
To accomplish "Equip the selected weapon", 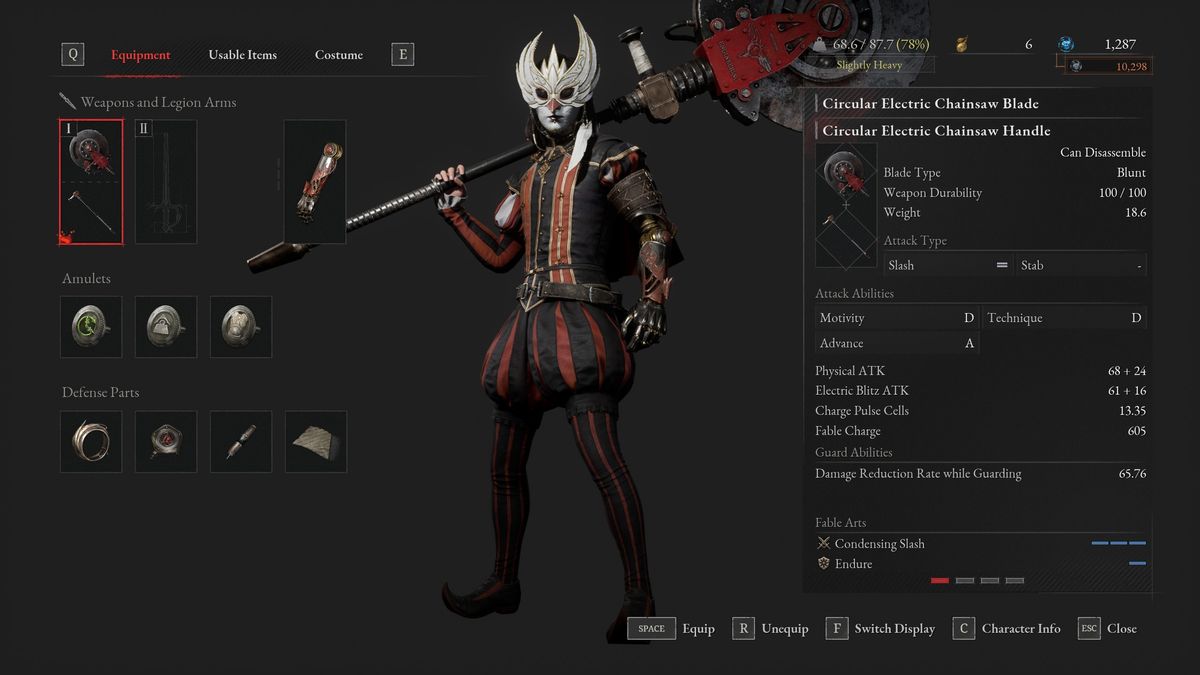I will coord(671,629).
